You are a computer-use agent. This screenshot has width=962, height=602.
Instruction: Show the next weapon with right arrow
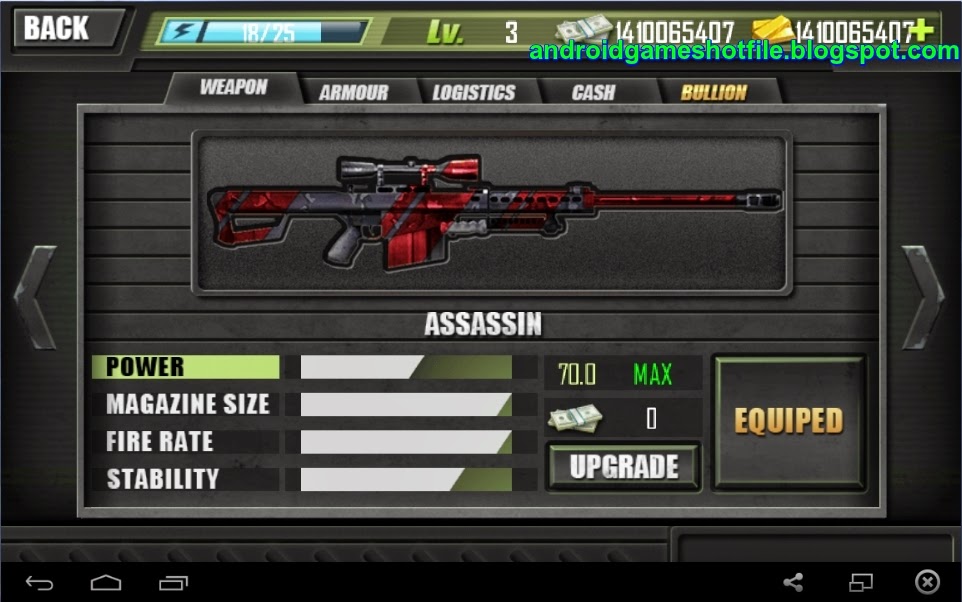923,297
